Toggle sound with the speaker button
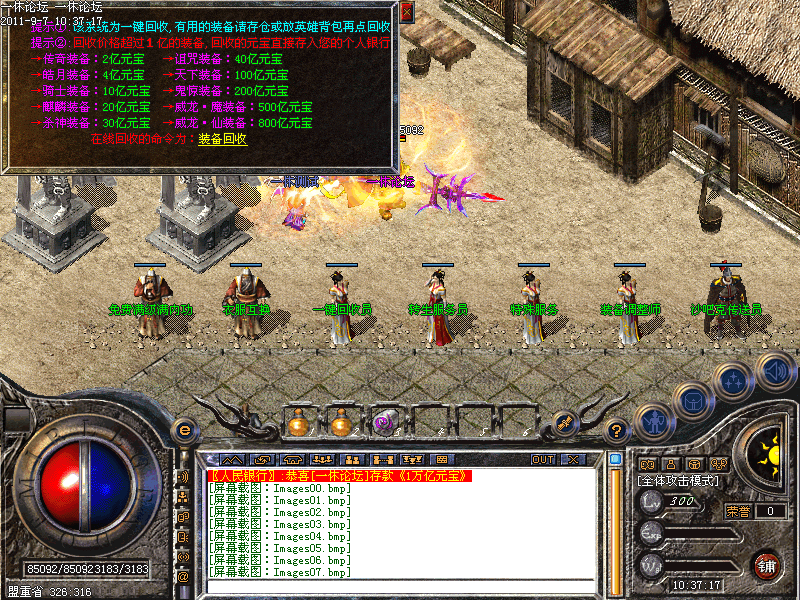Screen dimensions: 800x600 coord(774,370)
